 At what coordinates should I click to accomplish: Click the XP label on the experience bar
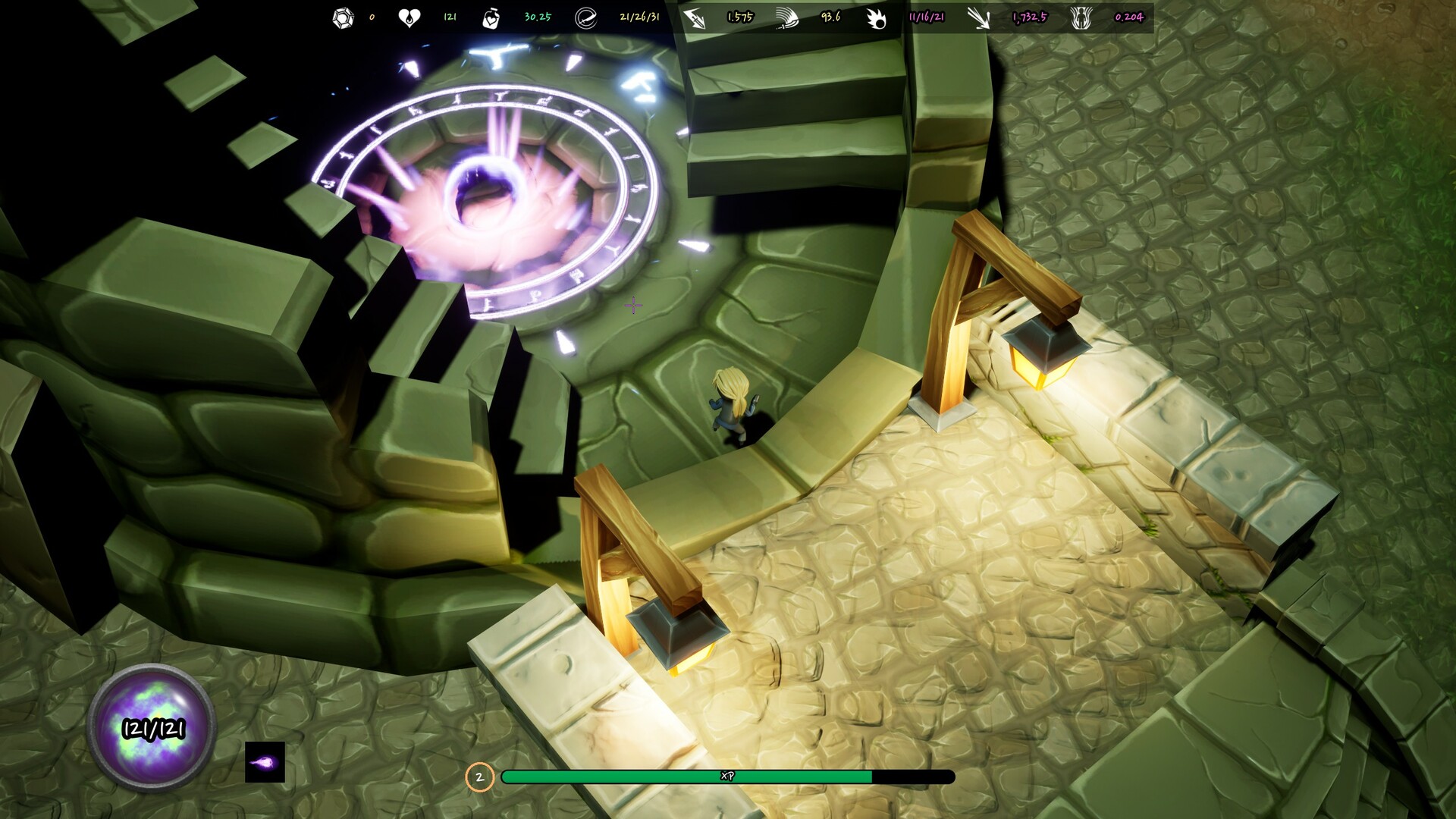coord(726,777)
